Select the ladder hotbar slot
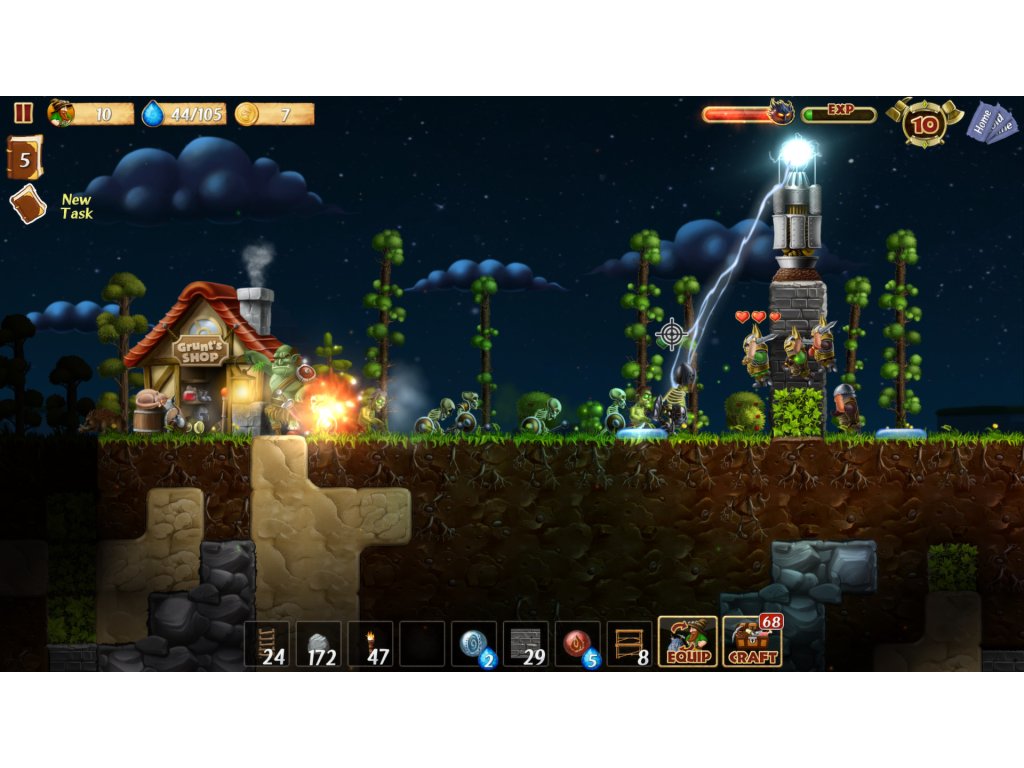 click(267, 644)
